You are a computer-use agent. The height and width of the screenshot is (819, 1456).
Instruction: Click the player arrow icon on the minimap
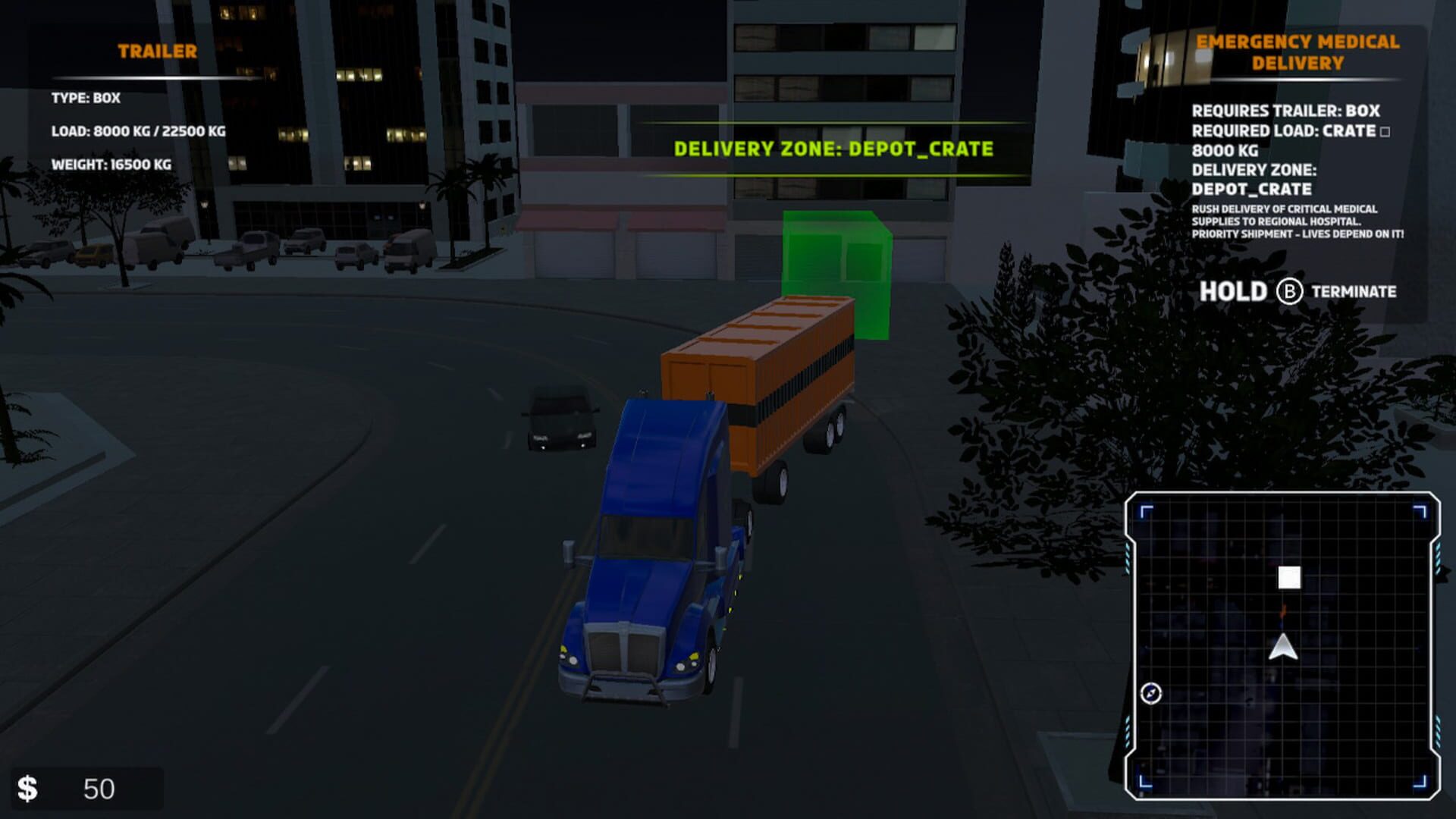pyautogui.click(x=1282, y=648)
